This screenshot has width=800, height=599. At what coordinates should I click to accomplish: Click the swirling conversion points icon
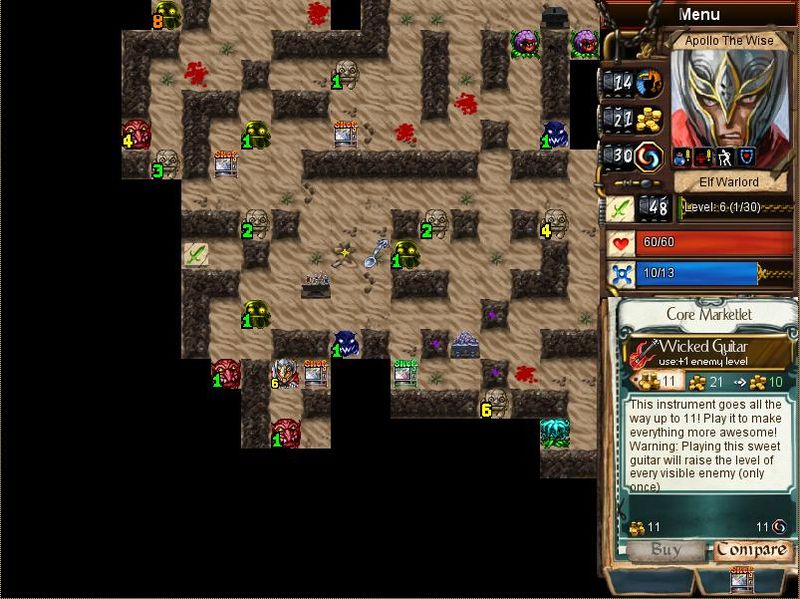(651, 156)
